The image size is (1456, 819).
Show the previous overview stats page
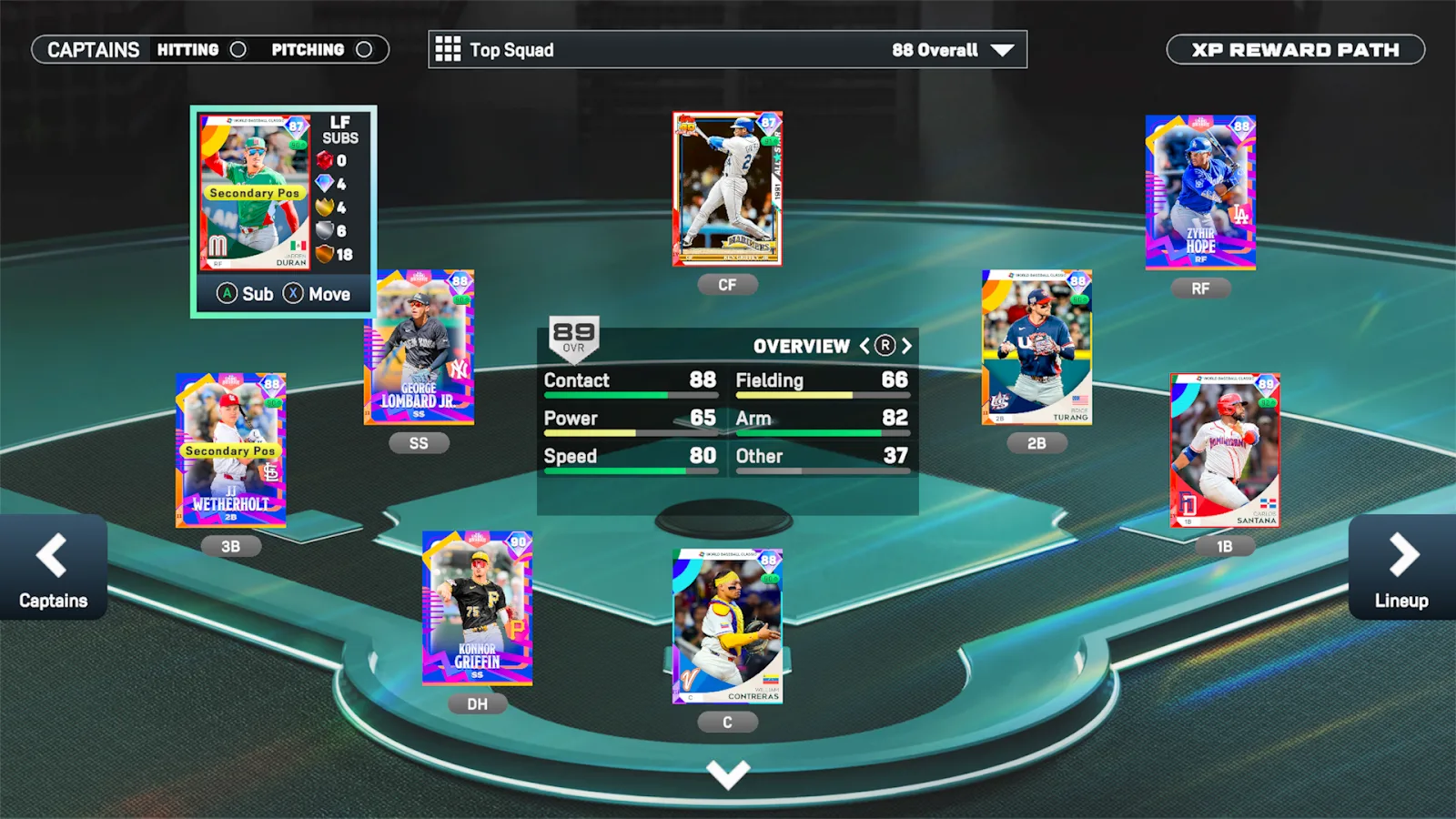click(x=864, y=346)
